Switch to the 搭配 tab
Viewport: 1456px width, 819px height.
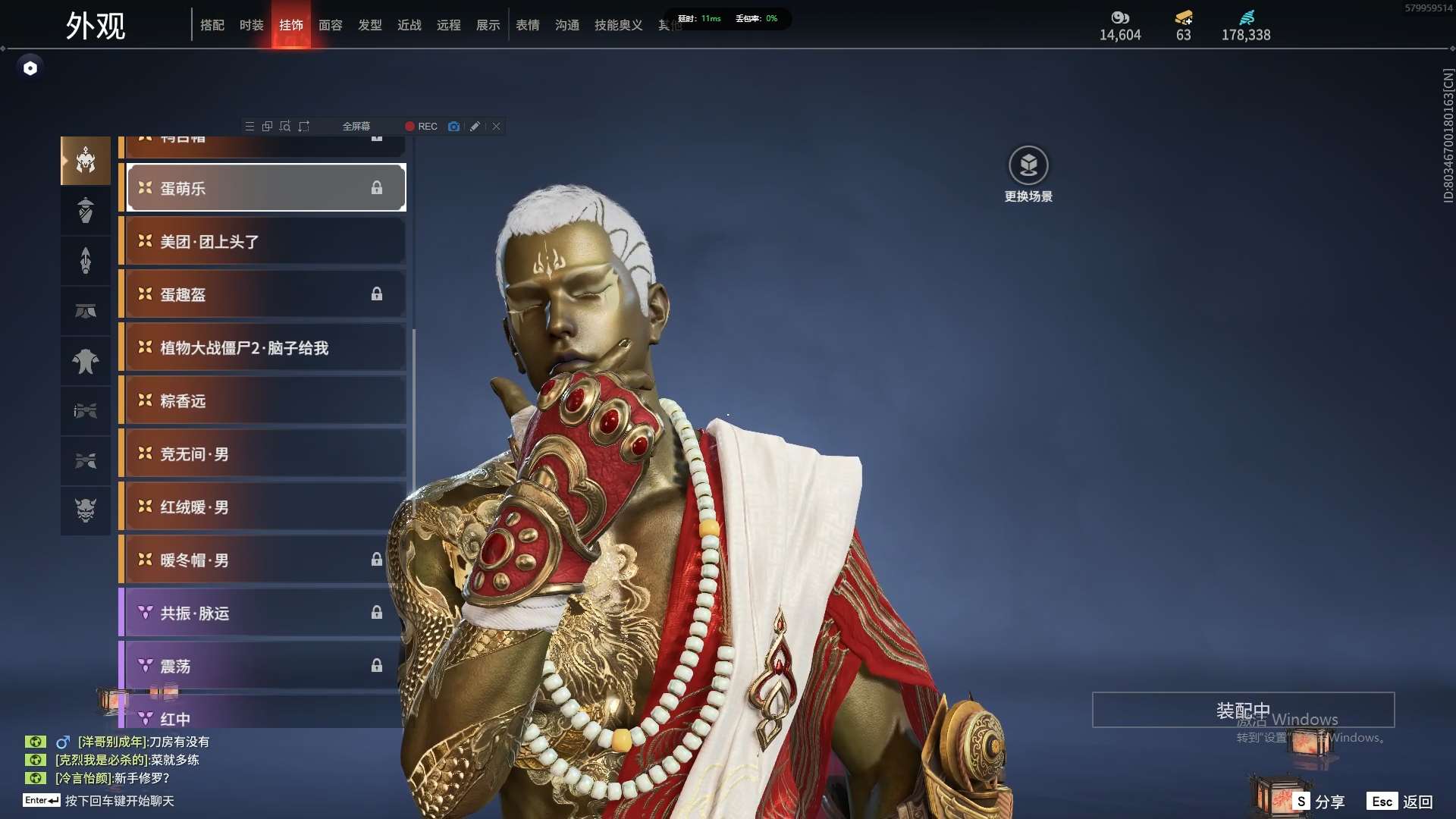pos(212,25)
